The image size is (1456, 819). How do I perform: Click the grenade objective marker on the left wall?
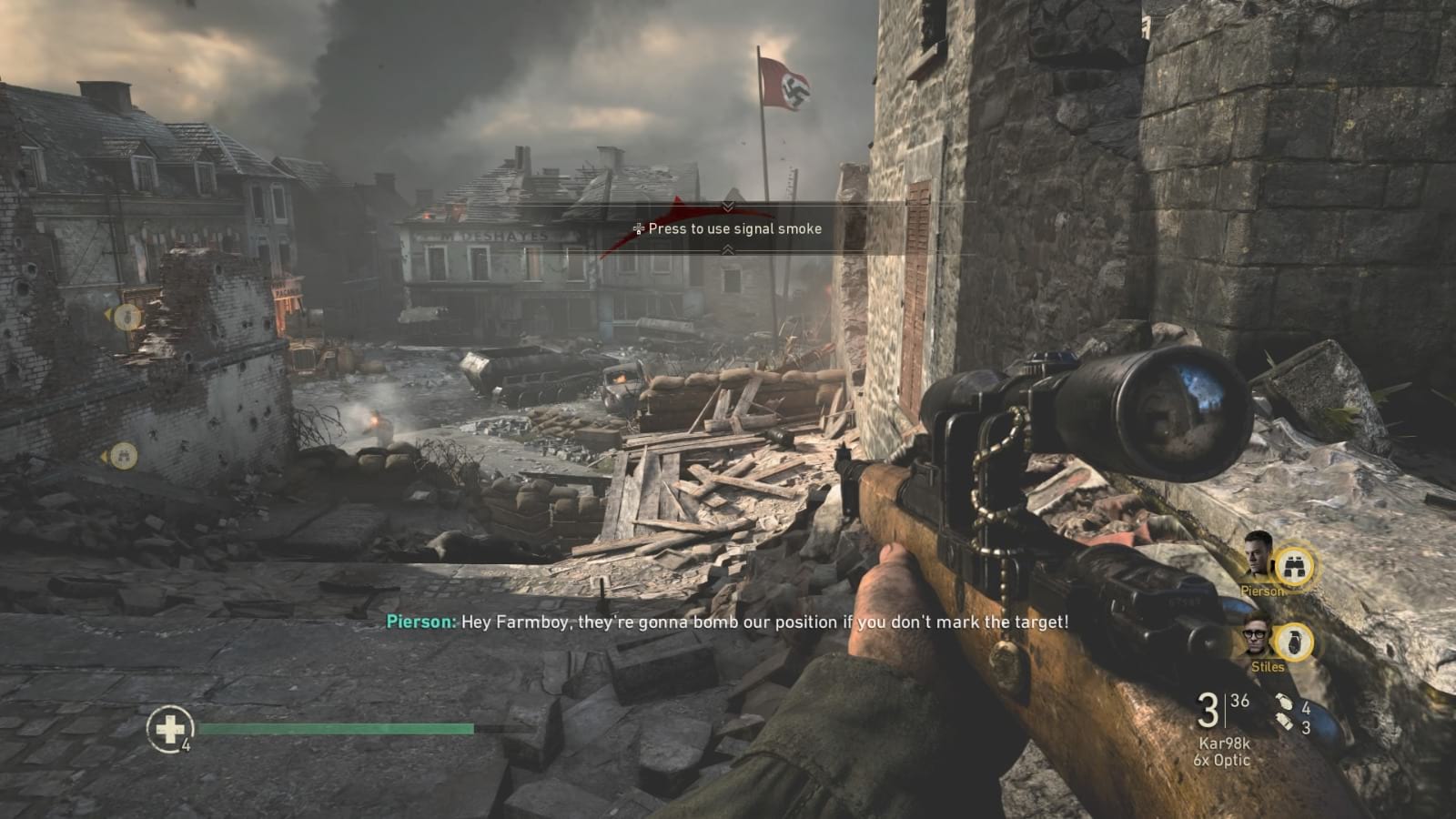[x=126, y=318]
